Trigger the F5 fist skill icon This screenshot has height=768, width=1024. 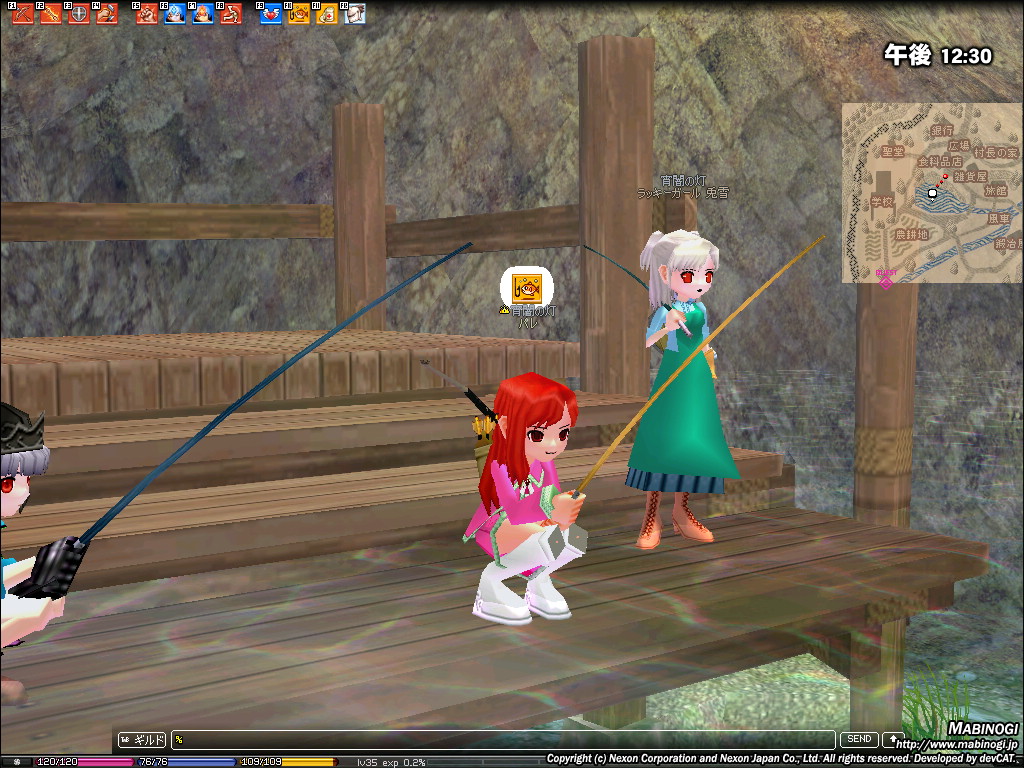(147, 14)
